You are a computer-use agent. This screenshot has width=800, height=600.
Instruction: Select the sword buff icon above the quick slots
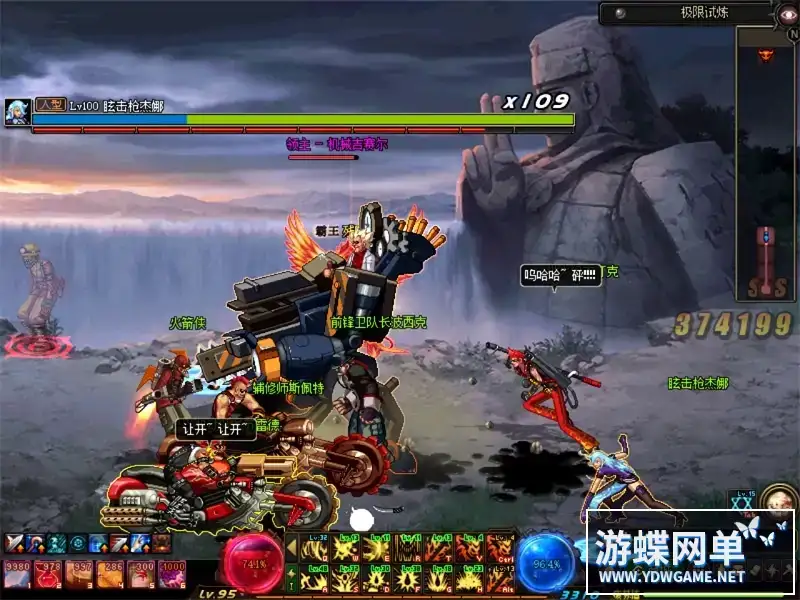(x=15, y=543)
